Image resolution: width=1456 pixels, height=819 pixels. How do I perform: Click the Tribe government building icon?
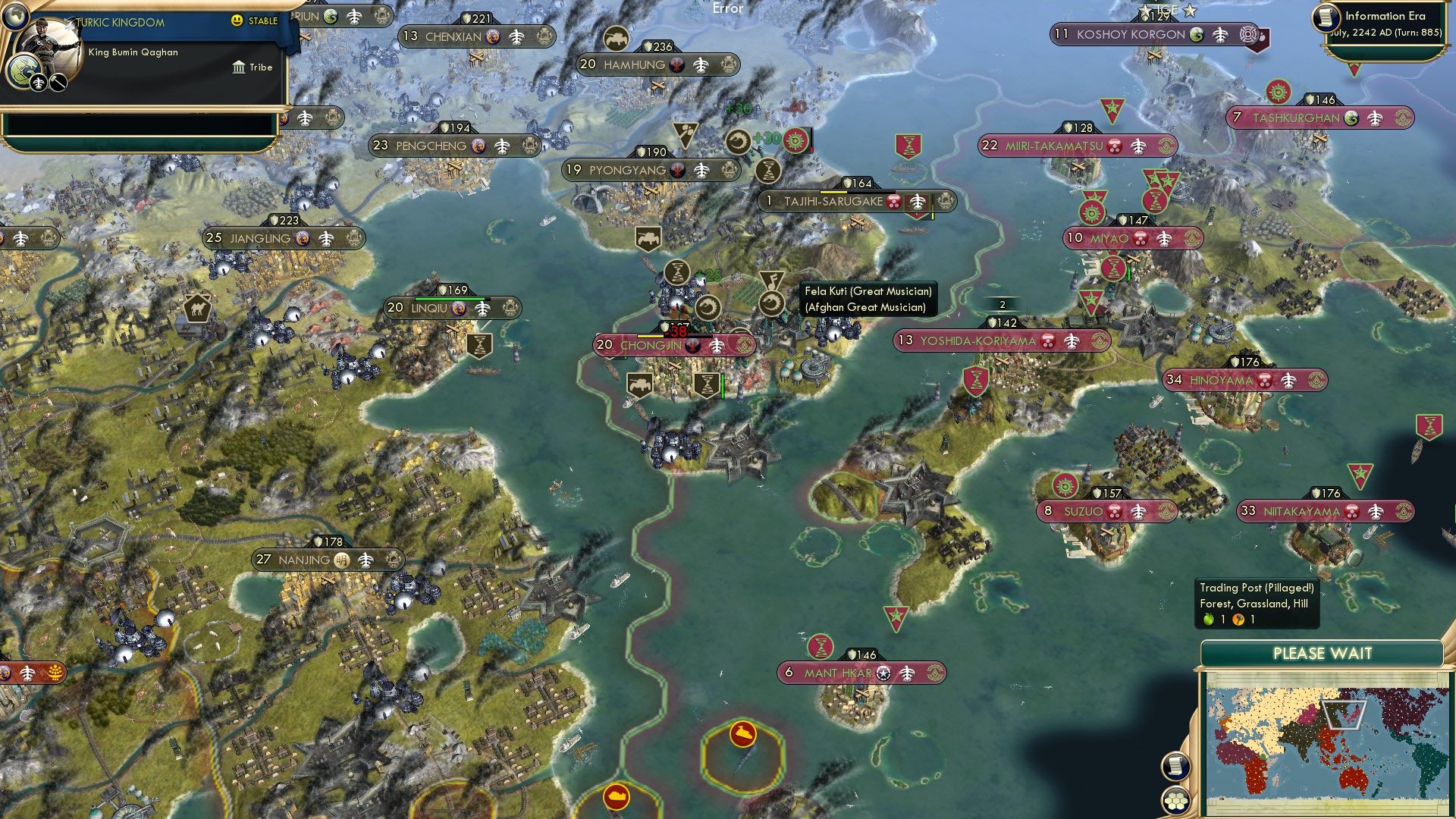tap(239, 68)
